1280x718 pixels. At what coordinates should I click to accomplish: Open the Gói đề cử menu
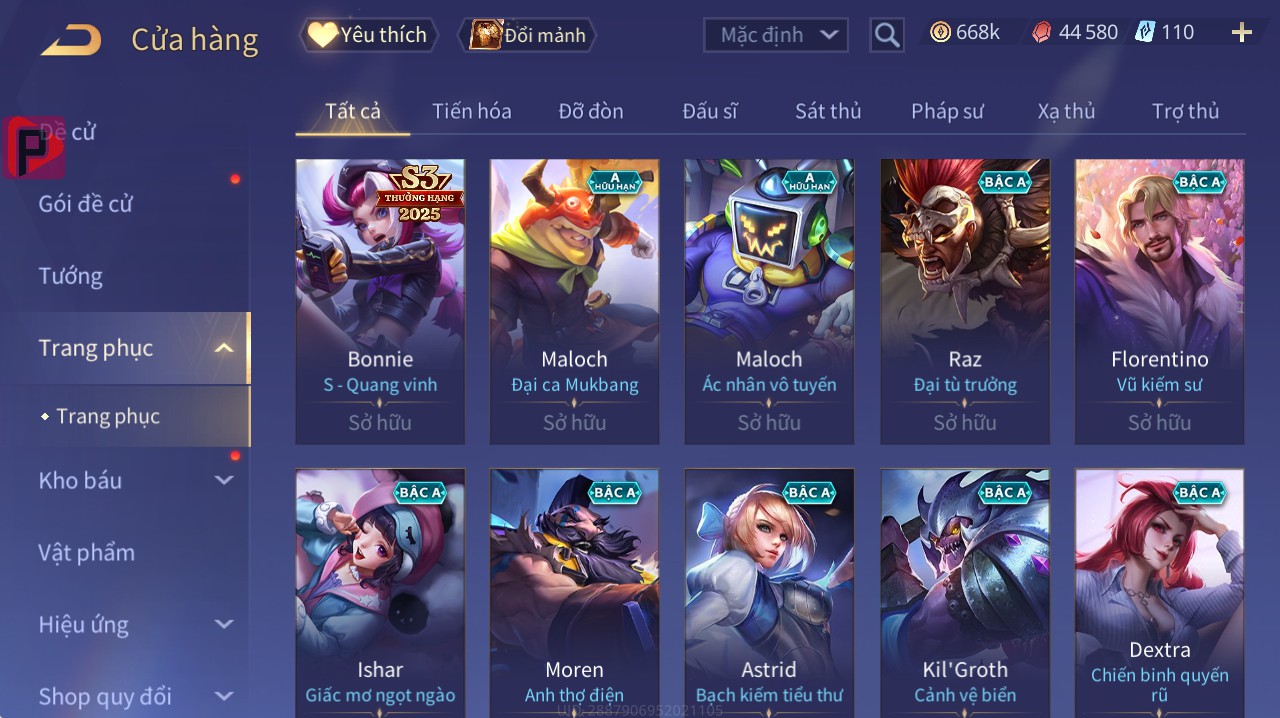click(x=86, y=204)
